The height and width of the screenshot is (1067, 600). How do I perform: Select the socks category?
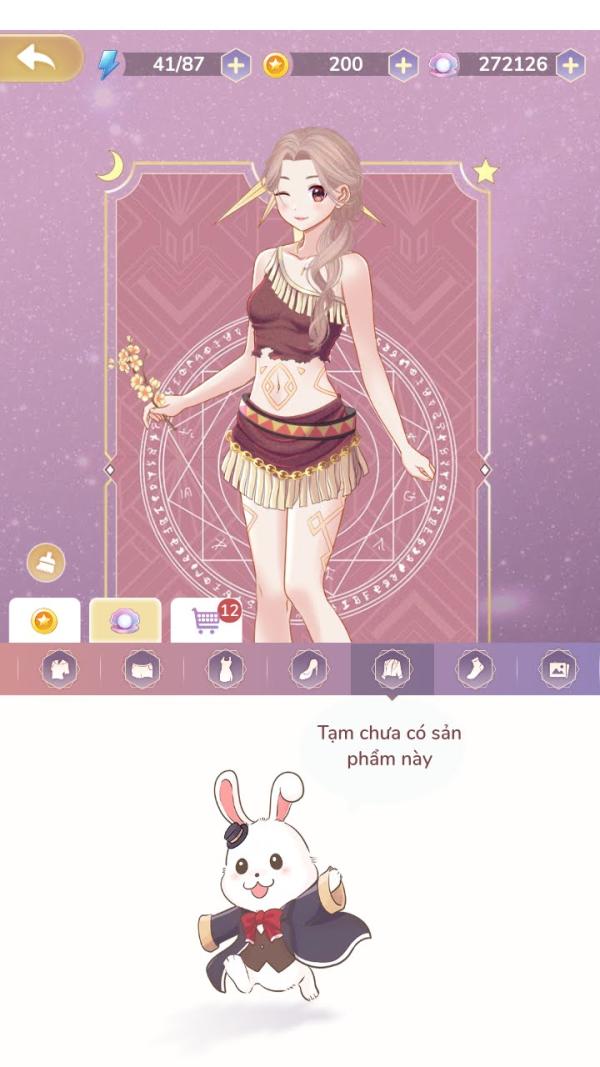coord(475,669)
